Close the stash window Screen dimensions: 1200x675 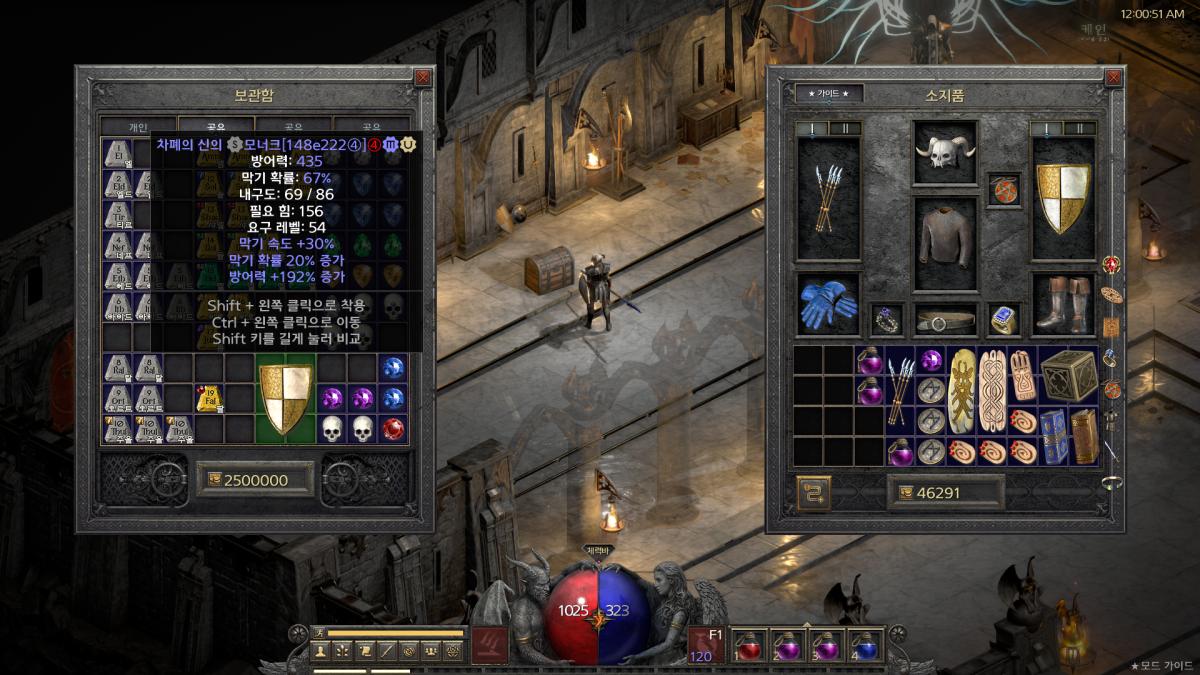coord(423,77)
